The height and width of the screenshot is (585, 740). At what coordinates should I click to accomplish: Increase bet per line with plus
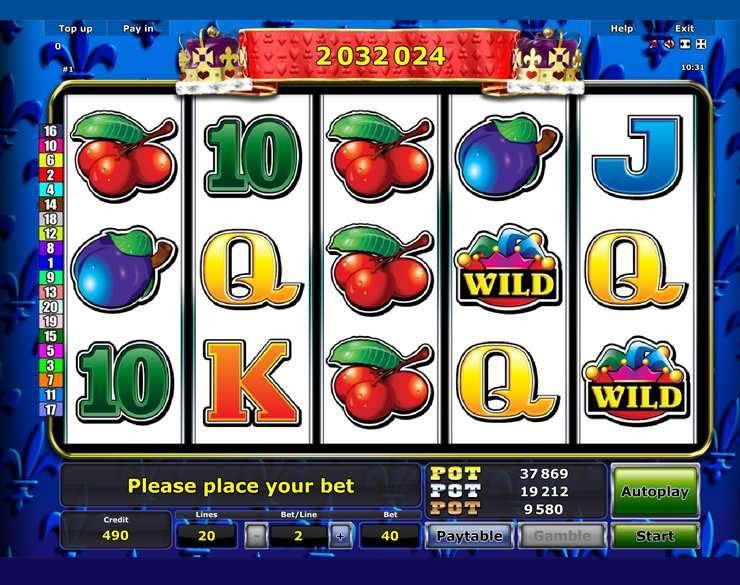tap(340, 536)
